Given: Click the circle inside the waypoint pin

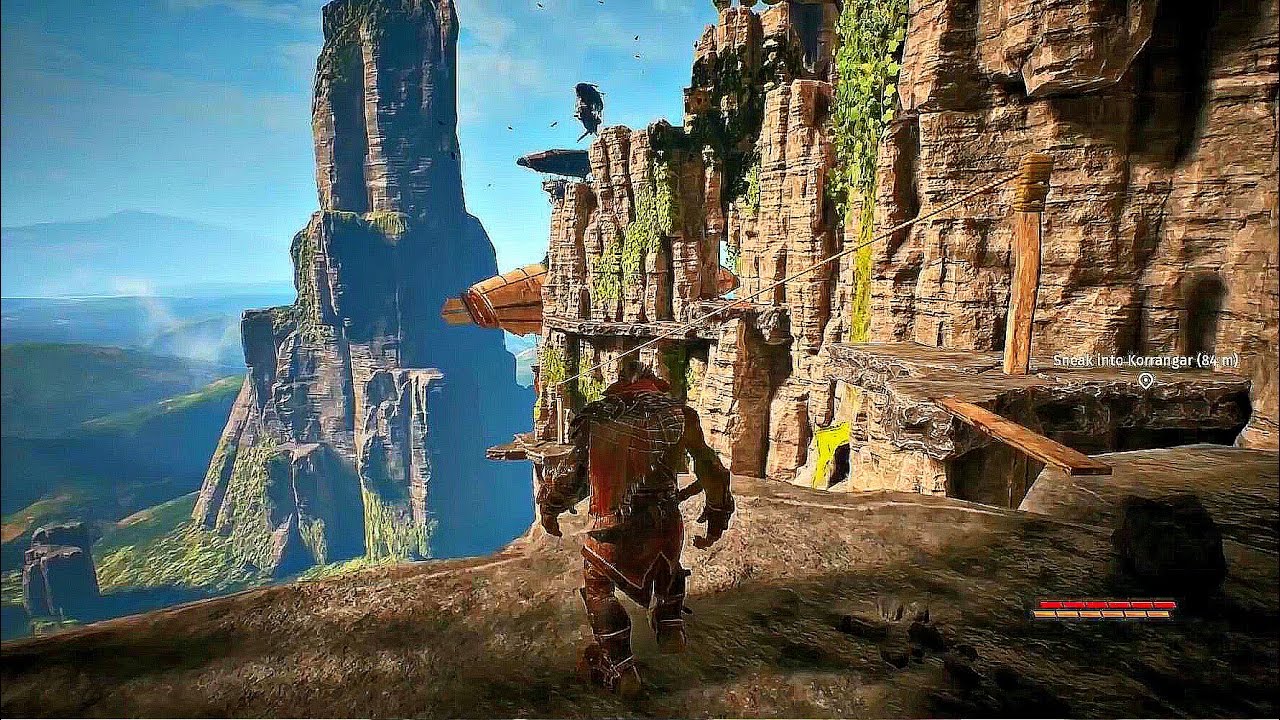Looking at the screenshot, I should [1147, 378].
